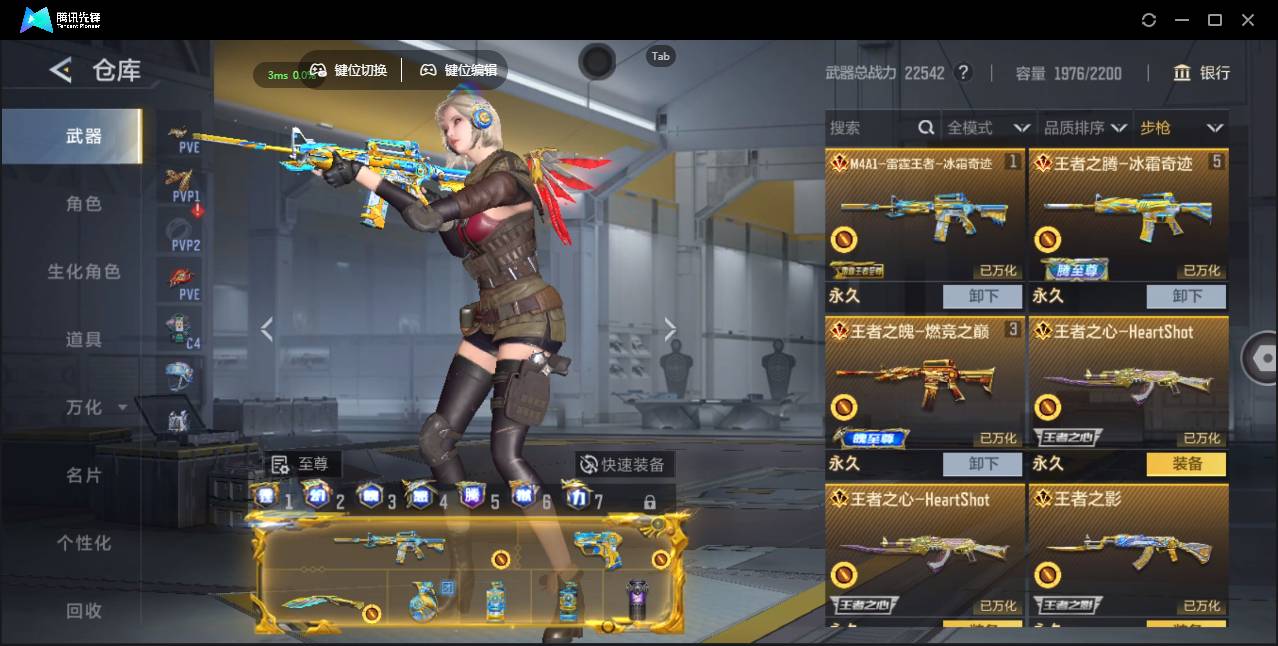
Task: Equip the 王者之心-HeartShot rifle with 装备
Action: pos(1186,464)
